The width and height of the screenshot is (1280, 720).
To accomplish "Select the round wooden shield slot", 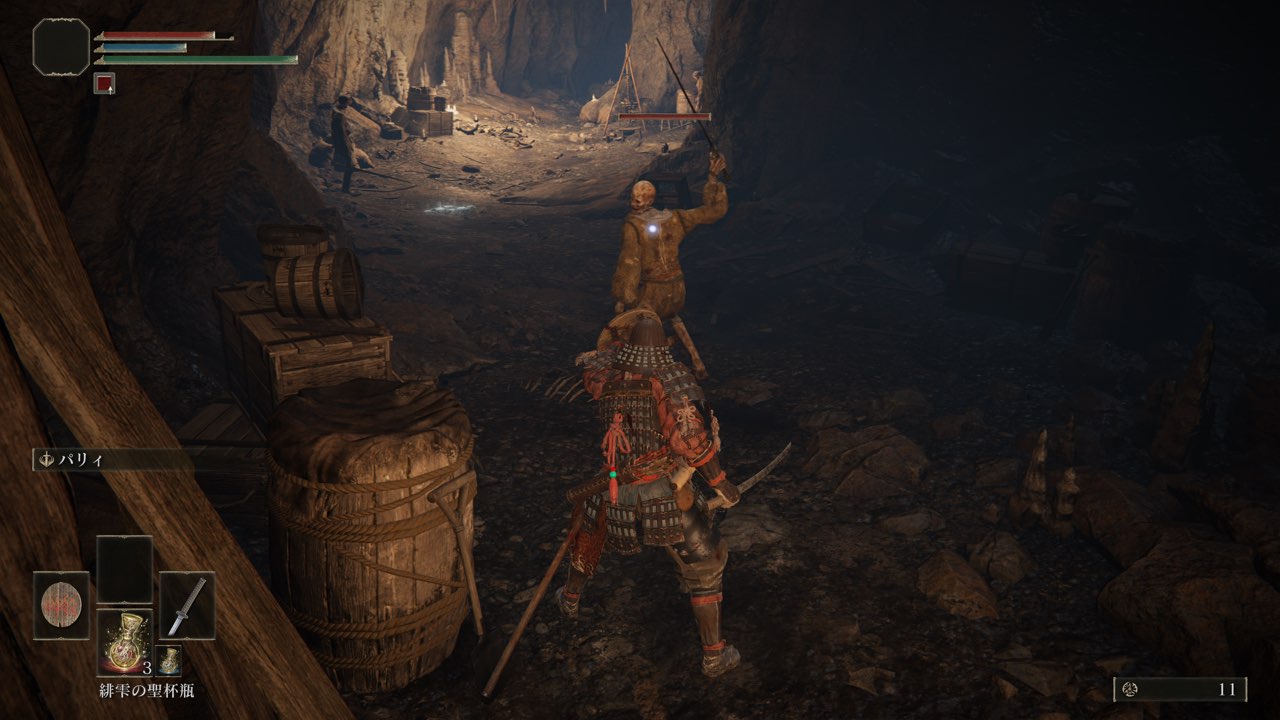I will point(61,605).
